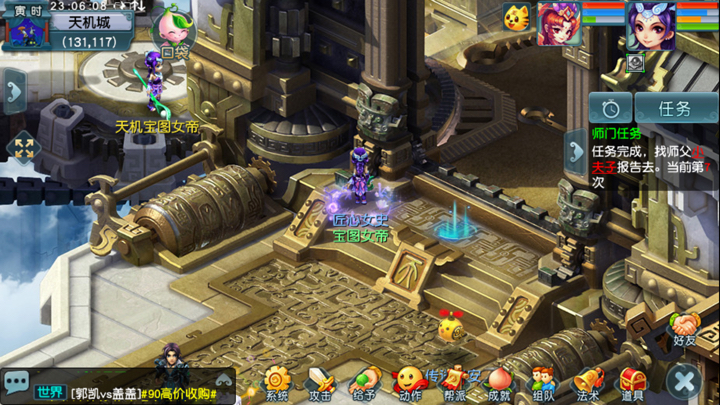Open the 给予 (Give) function
This screenshot has width=720, height=405.
(x=364, y=382)
